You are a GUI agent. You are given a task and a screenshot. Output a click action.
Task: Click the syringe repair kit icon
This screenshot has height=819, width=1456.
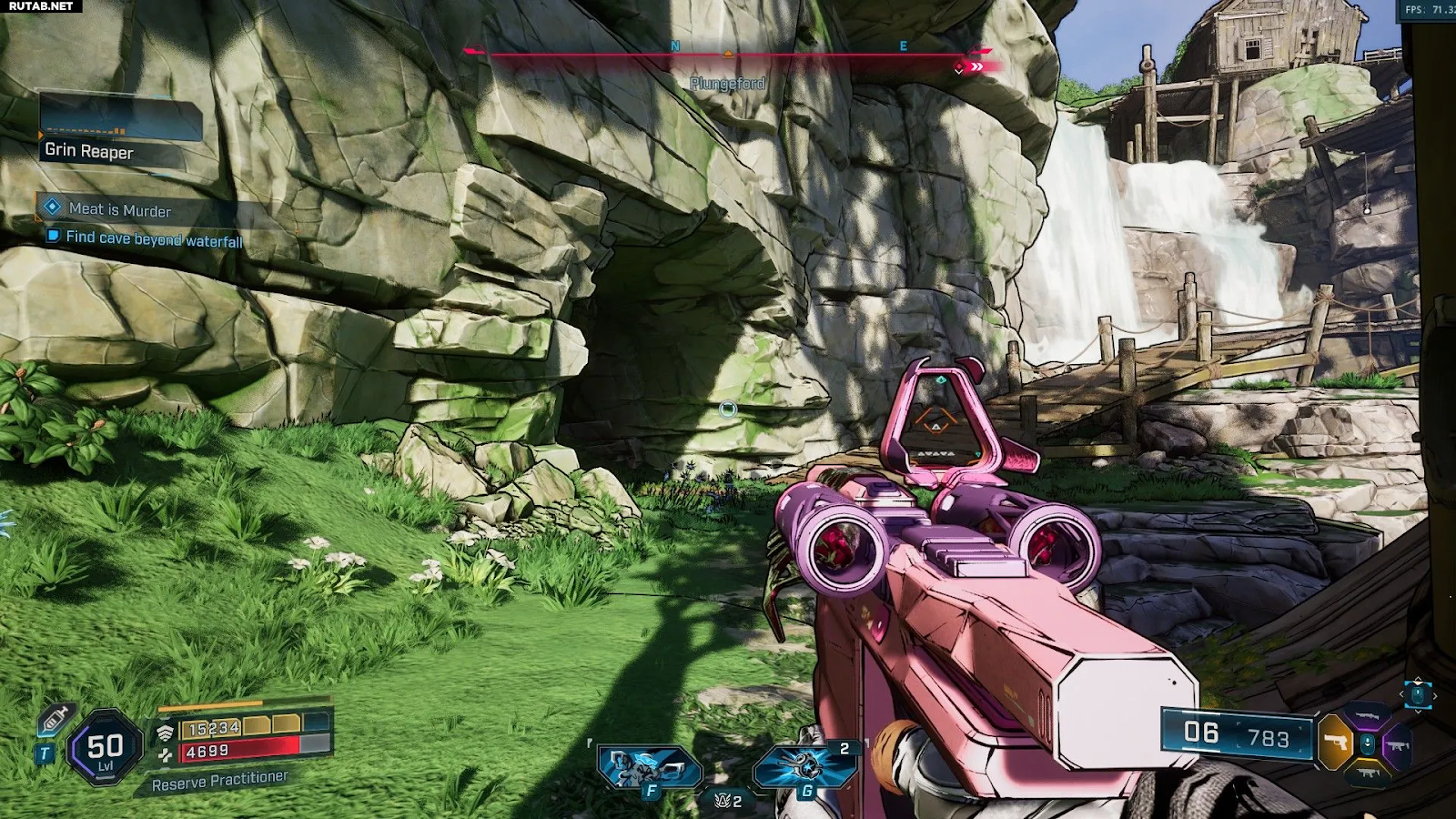(55, 721)
